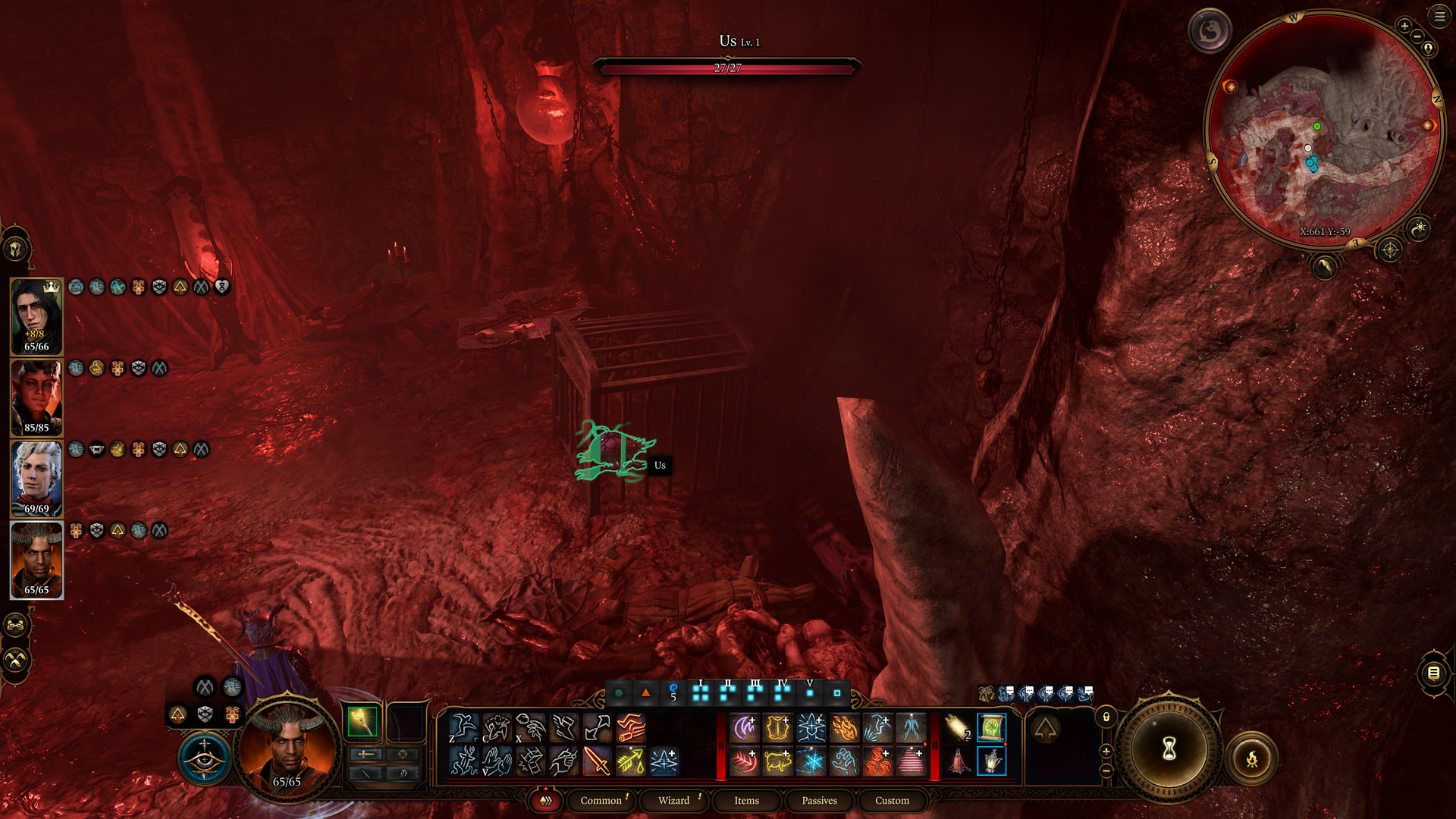The height and width of the screenshot is (819, 1456).
Task: Select the top party member portrait with crown
Action: click(x=36, y=316)
